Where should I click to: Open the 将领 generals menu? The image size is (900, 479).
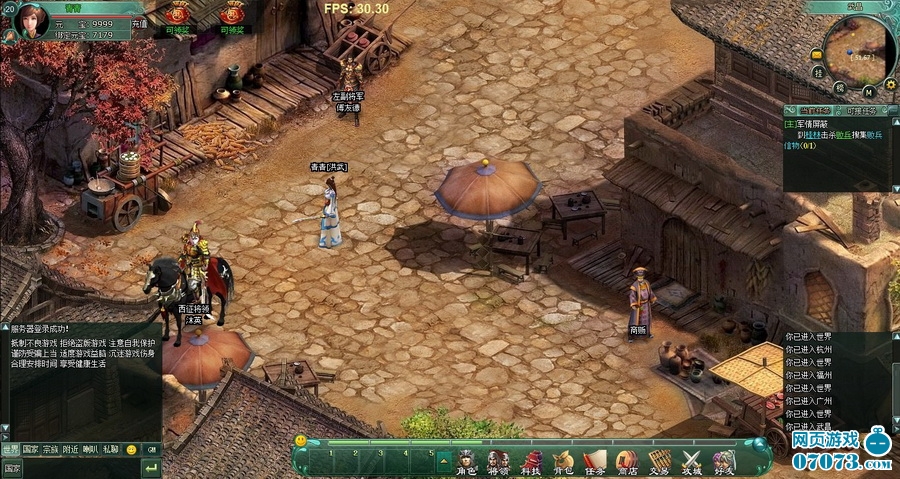coord(498,462)
